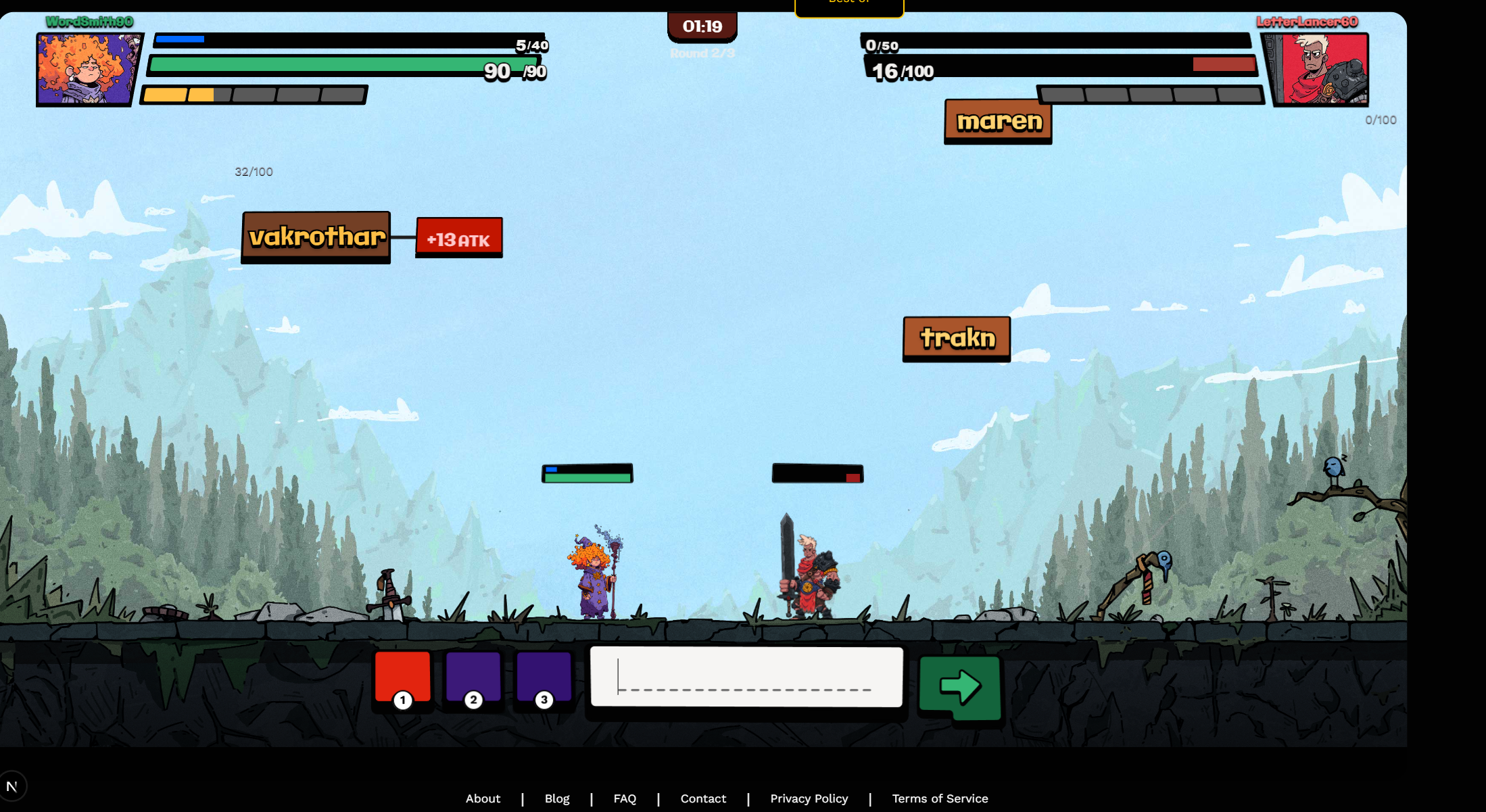This screenshot has width=1486, height=812.
Task: Select the purple ability slot numbered 3
Action: (x=544, y=678)
